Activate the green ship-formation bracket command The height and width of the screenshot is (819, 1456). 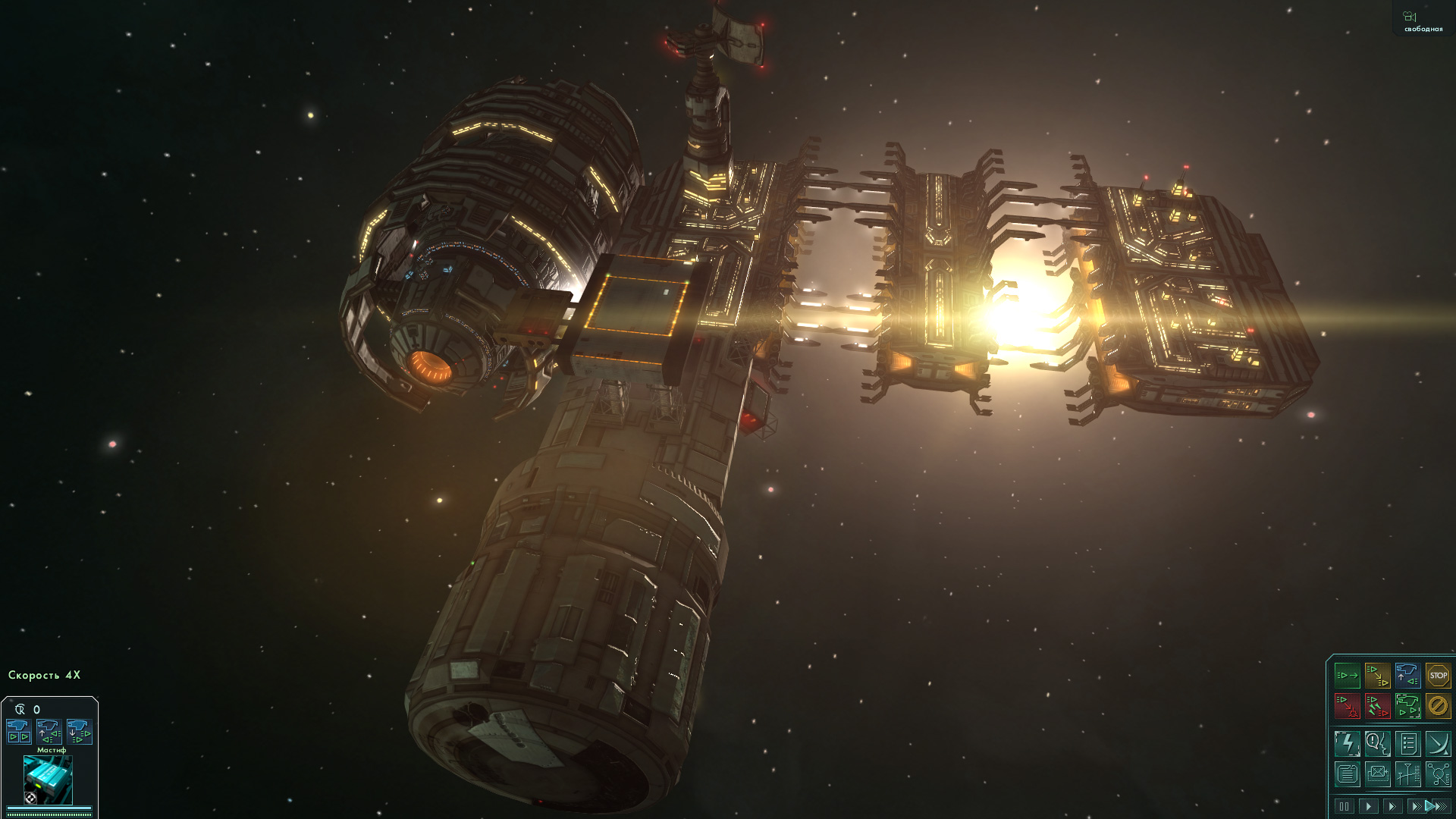click(x=1407, y=706)
